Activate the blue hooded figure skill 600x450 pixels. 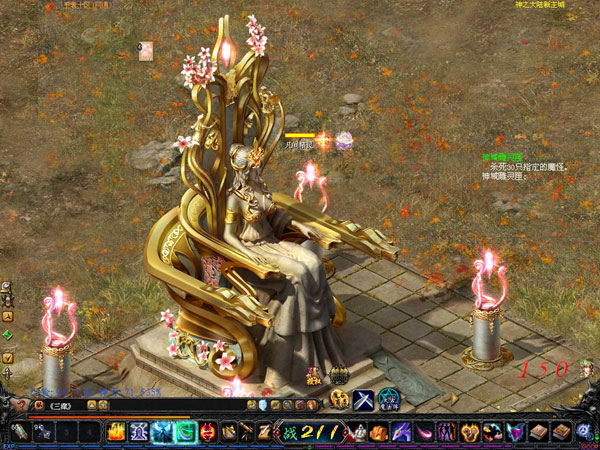(x=139, y=432)
